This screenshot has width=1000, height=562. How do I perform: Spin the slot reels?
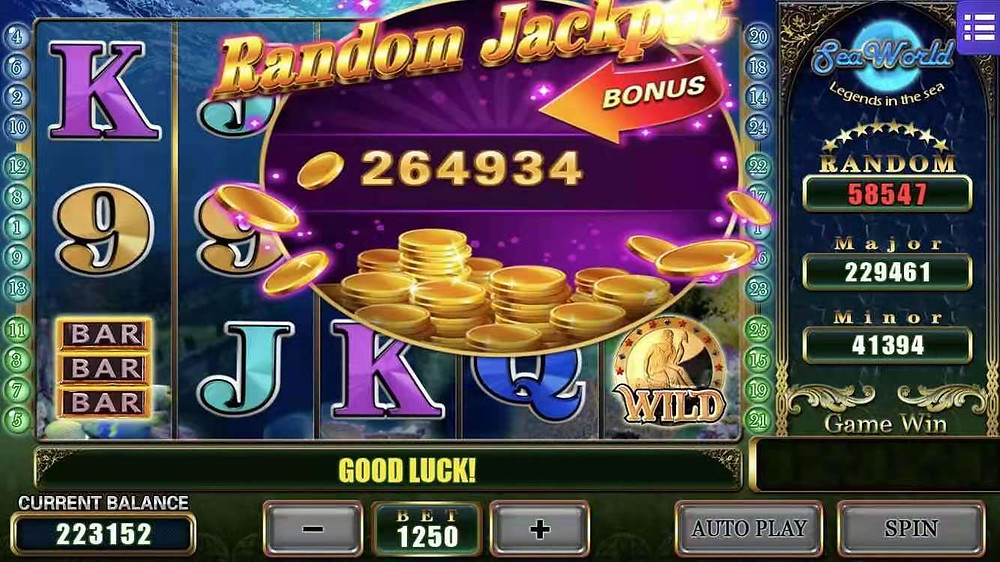tap(910, 528)
